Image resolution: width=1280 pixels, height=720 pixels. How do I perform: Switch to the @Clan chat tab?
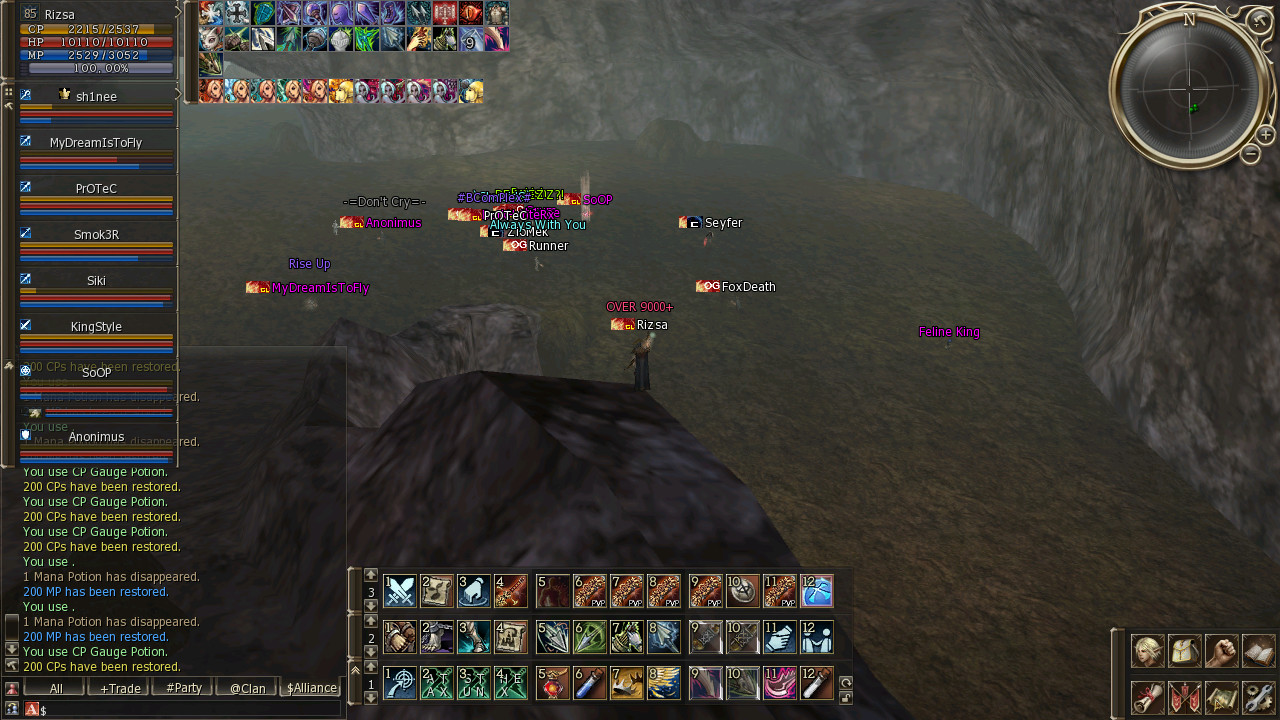coord(247,688)
